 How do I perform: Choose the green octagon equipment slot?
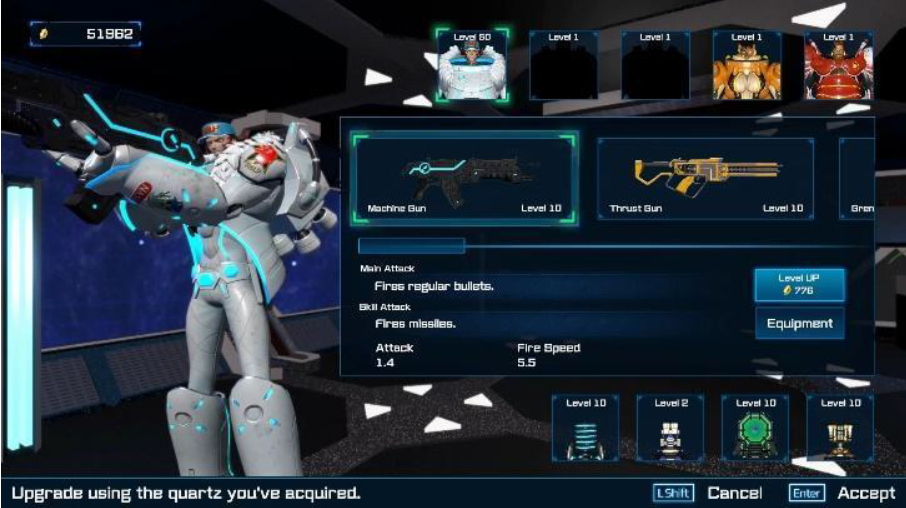[x=755, y=428]
